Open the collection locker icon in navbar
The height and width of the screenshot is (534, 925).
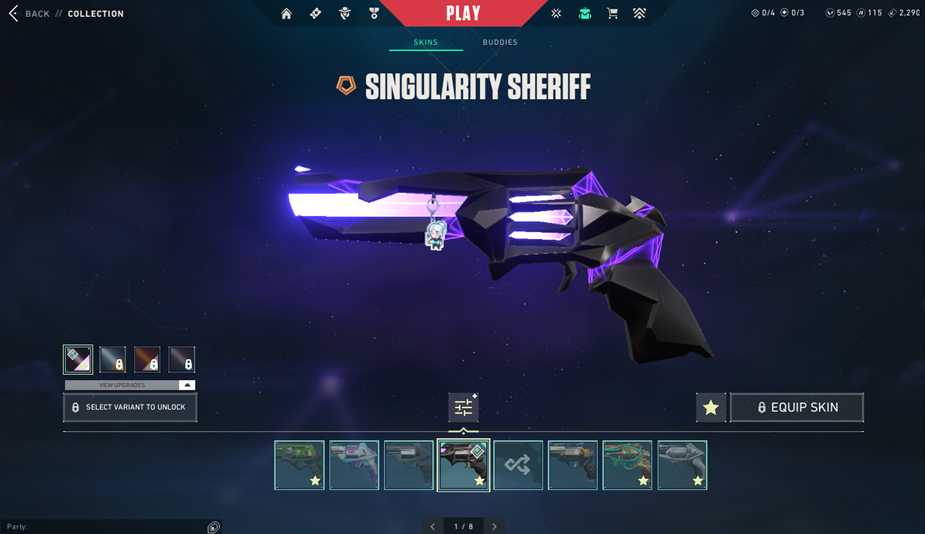click(585, 14)
